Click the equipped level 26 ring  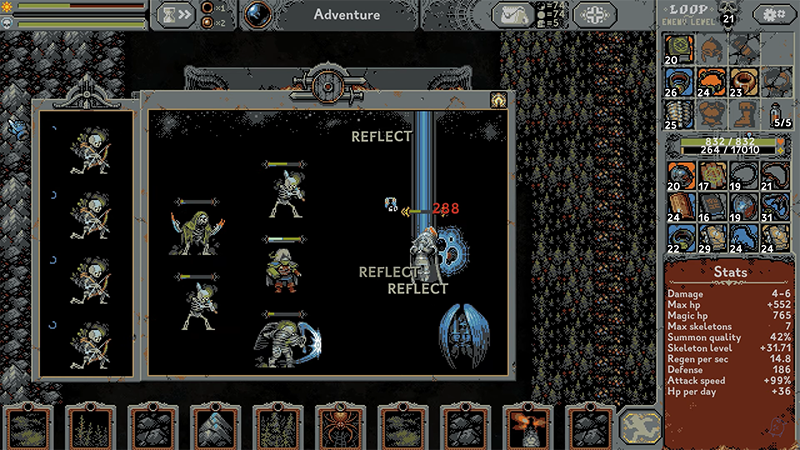(680, 80)
